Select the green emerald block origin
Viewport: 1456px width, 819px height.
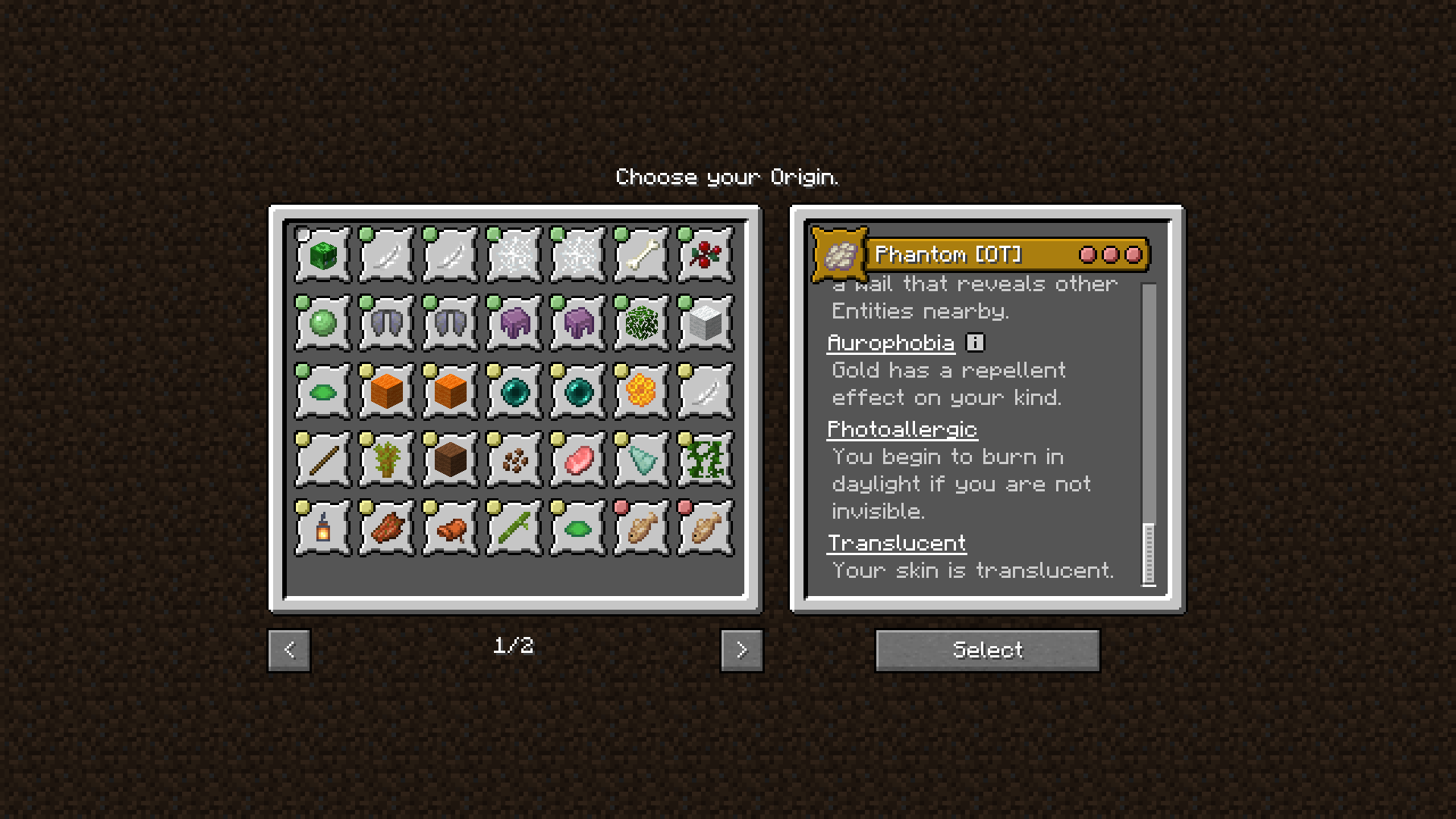322,255
